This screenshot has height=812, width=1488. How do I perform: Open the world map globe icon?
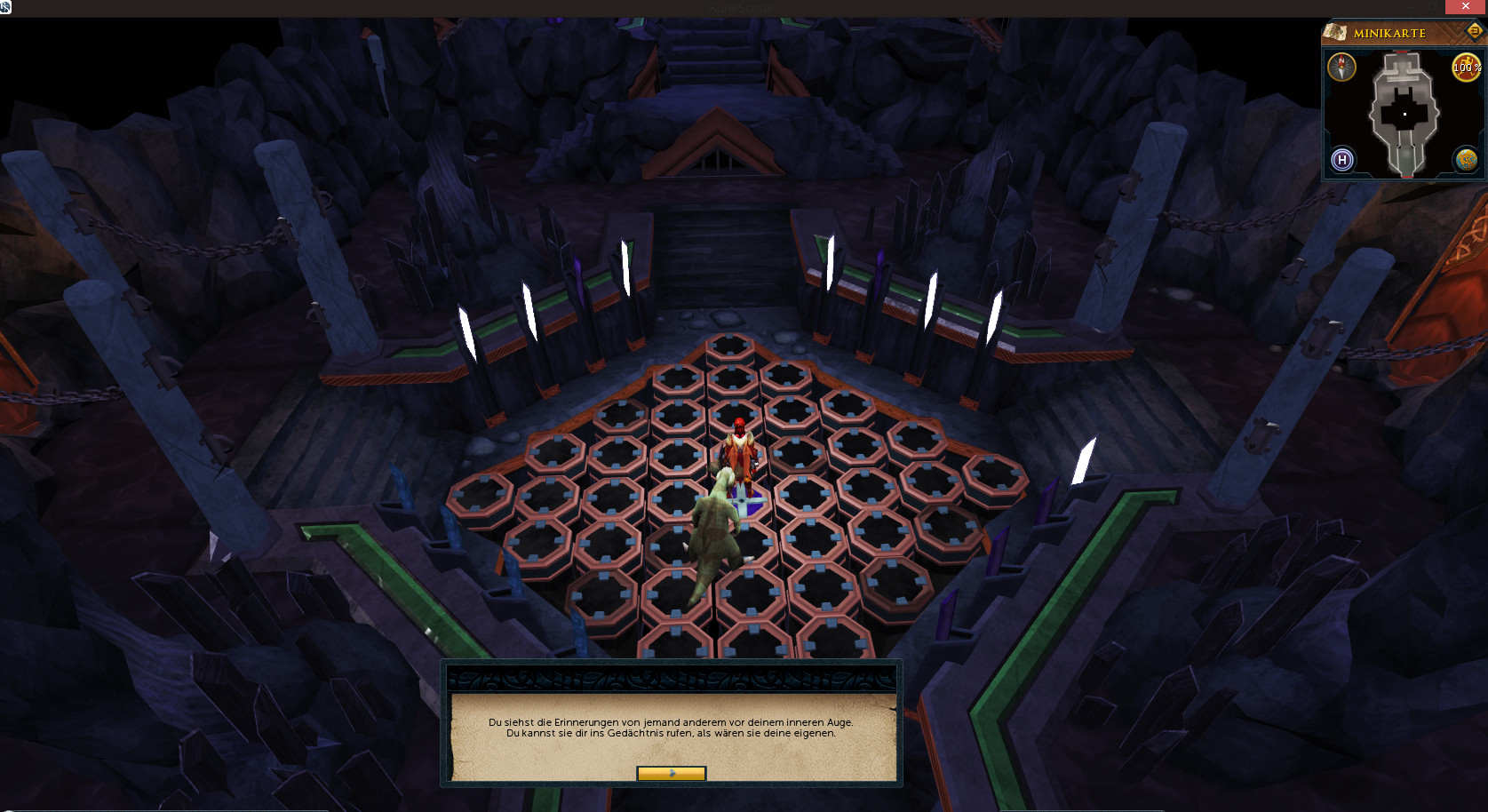pos(1465,160)
